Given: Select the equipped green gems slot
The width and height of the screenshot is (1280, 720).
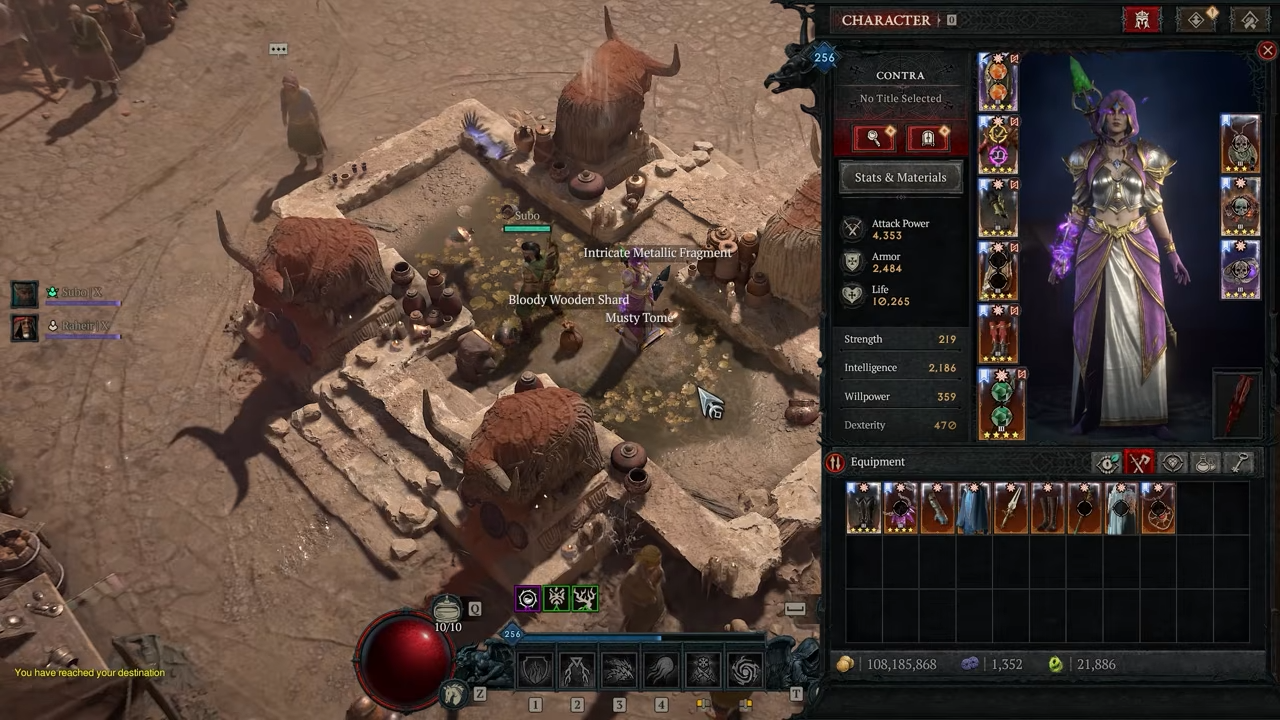Looking at the screenshot, I should pyautogui.click(x=999, y=405).
